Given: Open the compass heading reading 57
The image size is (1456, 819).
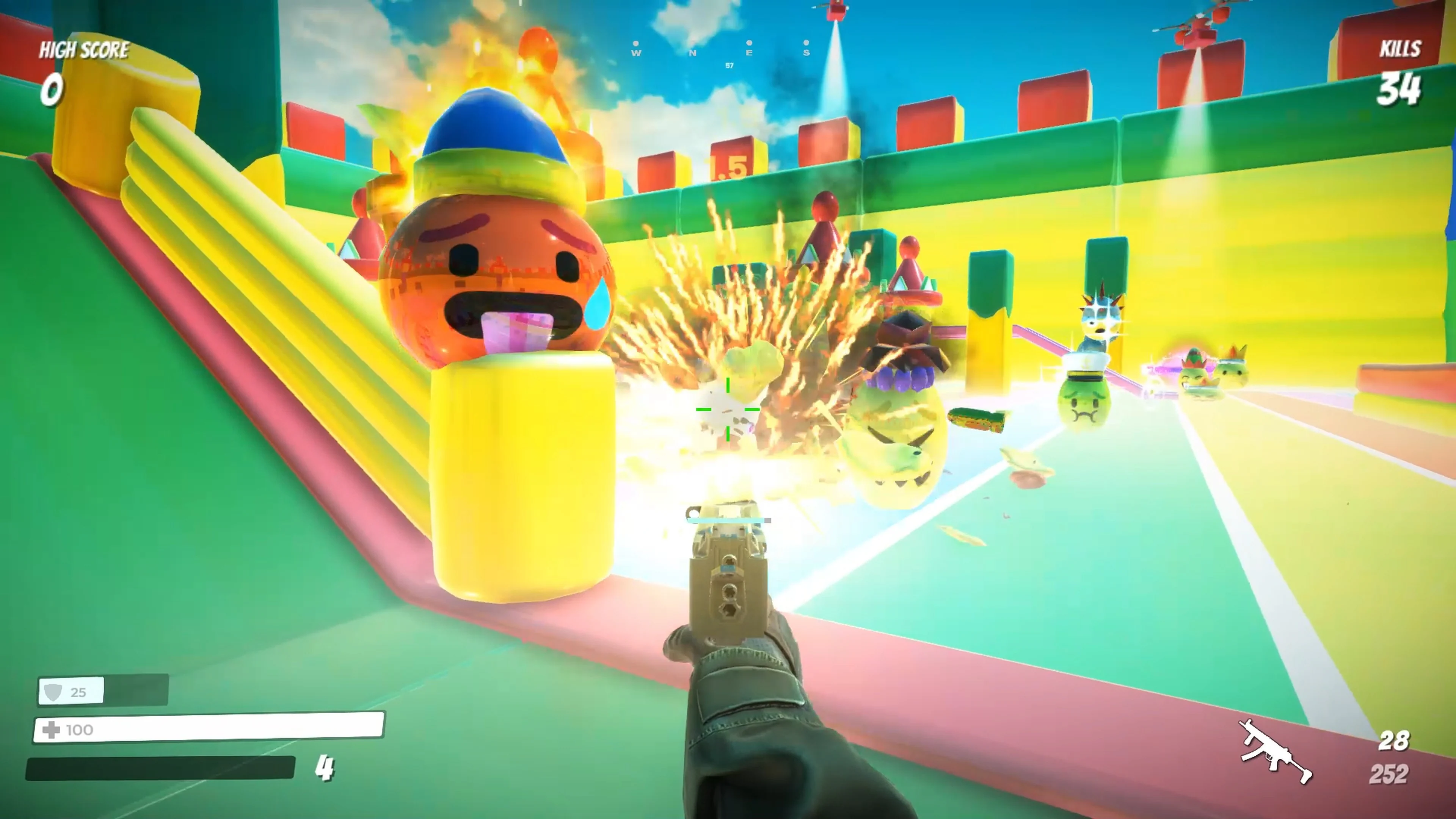Looking at the screenshot, I should pyautogui.click(x=729, y=66).
